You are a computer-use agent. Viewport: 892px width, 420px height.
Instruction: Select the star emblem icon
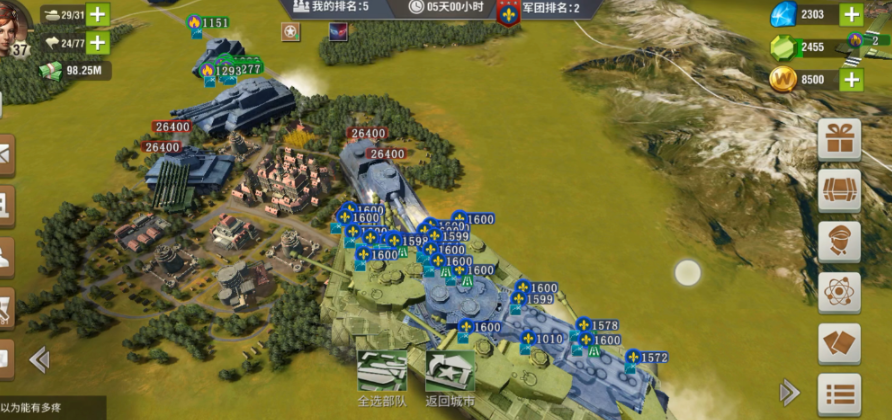[290, 33]
